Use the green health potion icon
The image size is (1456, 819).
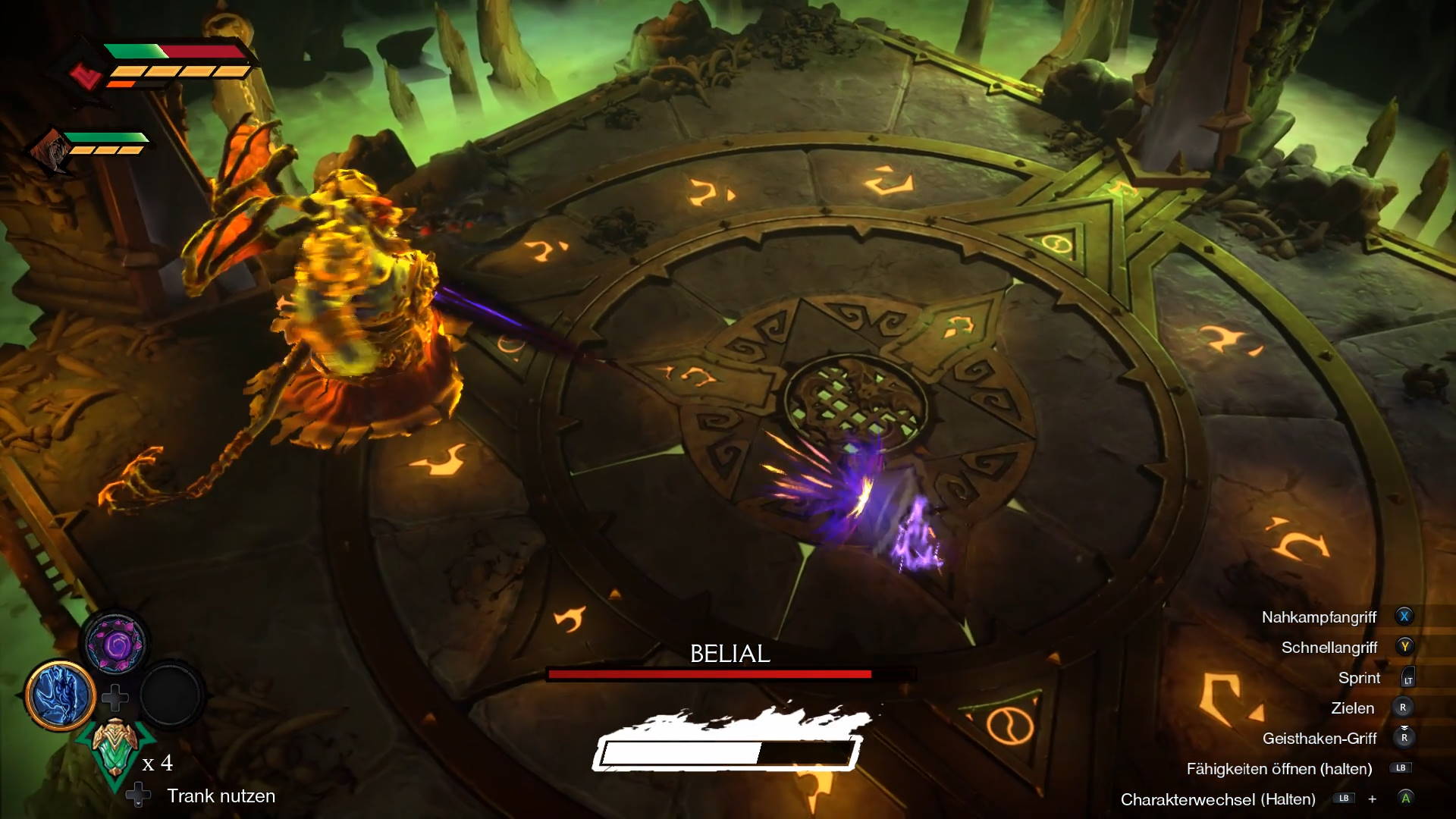(115, 748)
